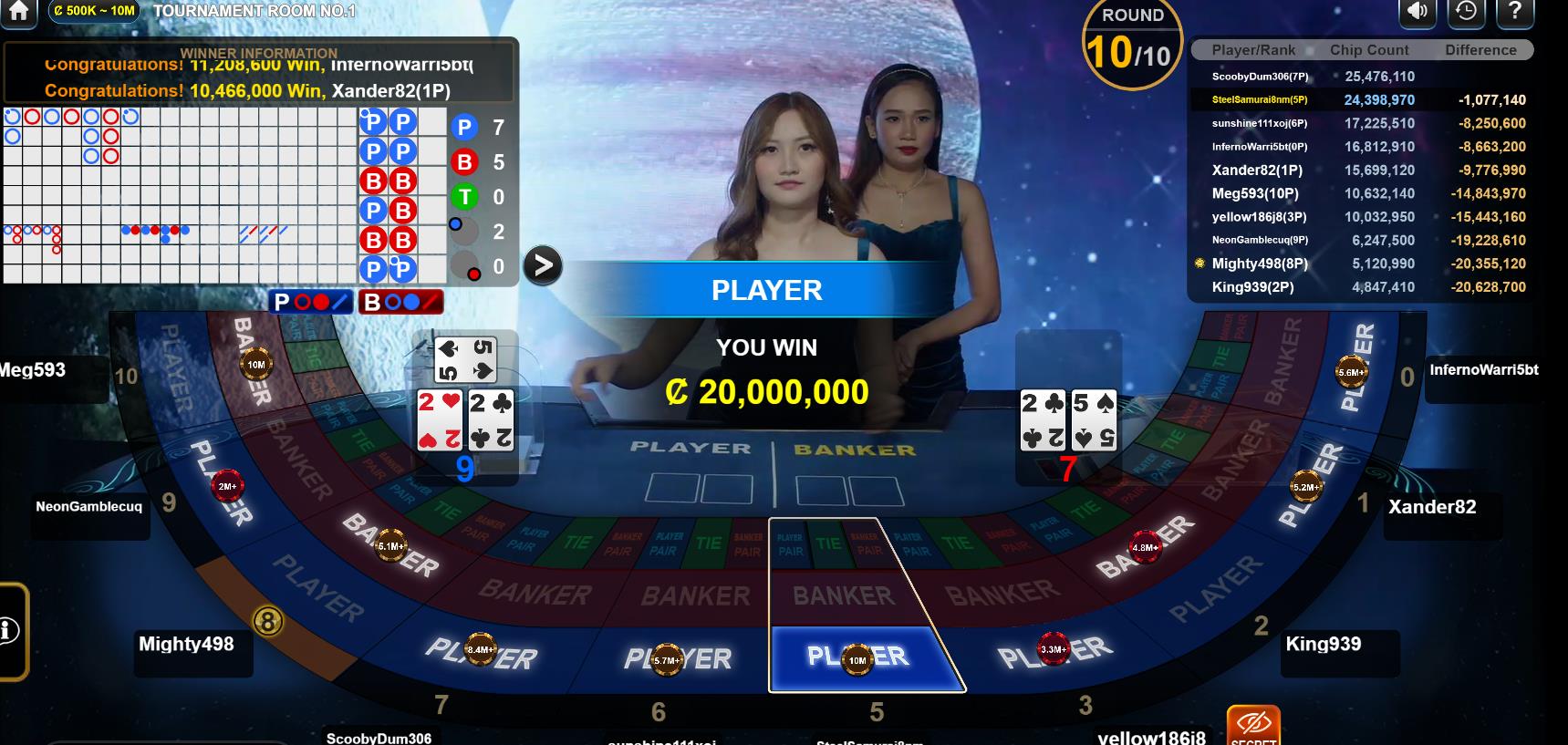The image size is (1568, 745).
Task: Select ScoobyDum306 row in the ranking list
Action: coord(1361,77)
